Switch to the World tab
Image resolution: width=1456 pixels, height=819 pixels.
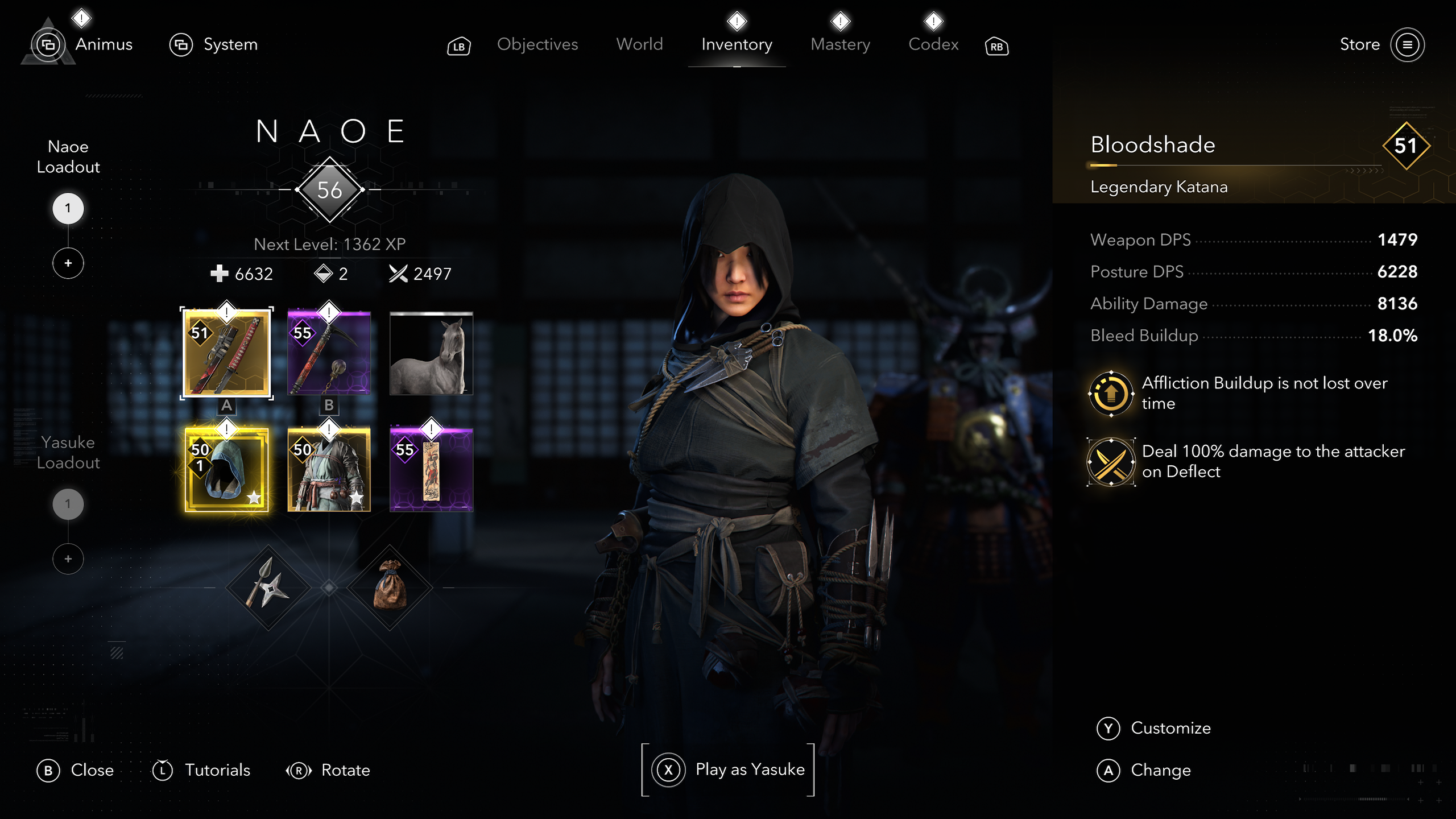[x=639, y=44]
